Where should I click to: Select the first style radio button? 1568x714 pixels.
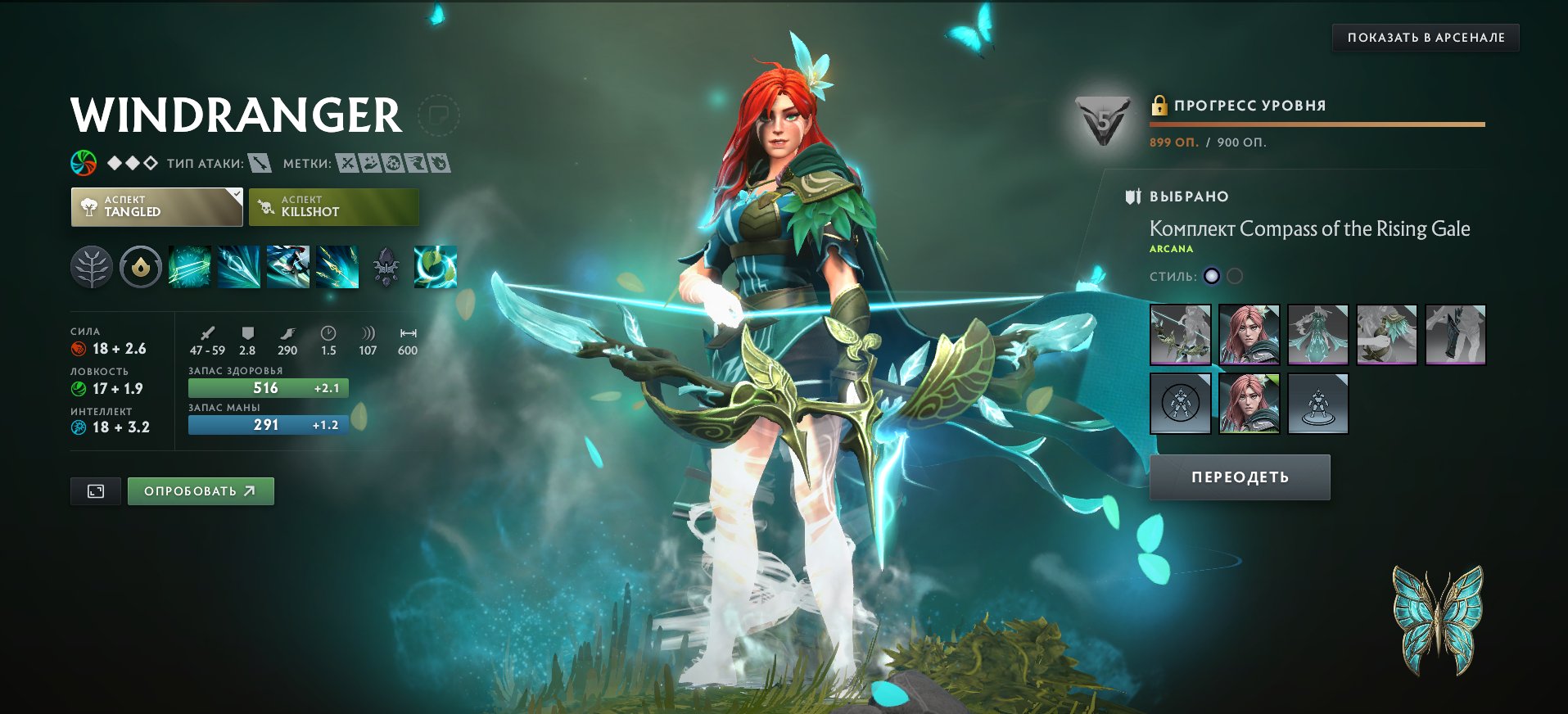[1213, 276]
